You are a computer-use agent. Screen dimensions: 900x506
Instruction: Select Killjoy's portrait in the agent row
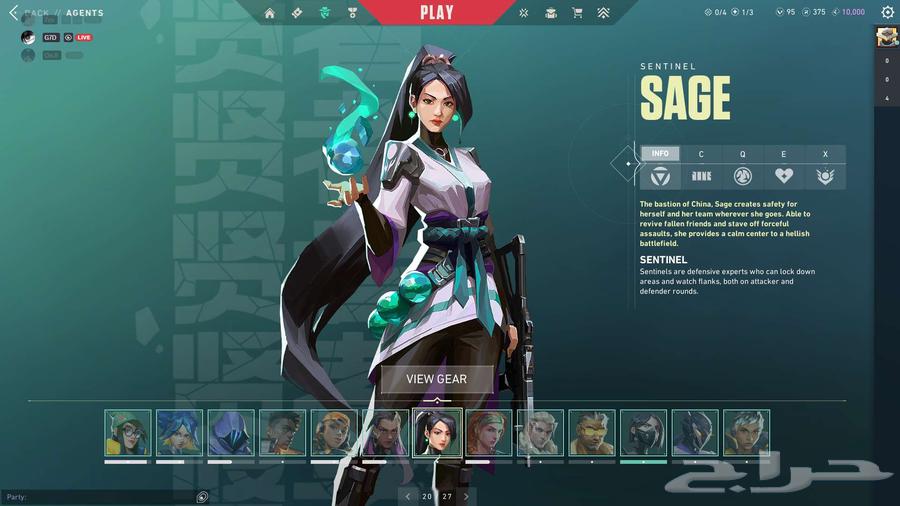coord(128,433)
